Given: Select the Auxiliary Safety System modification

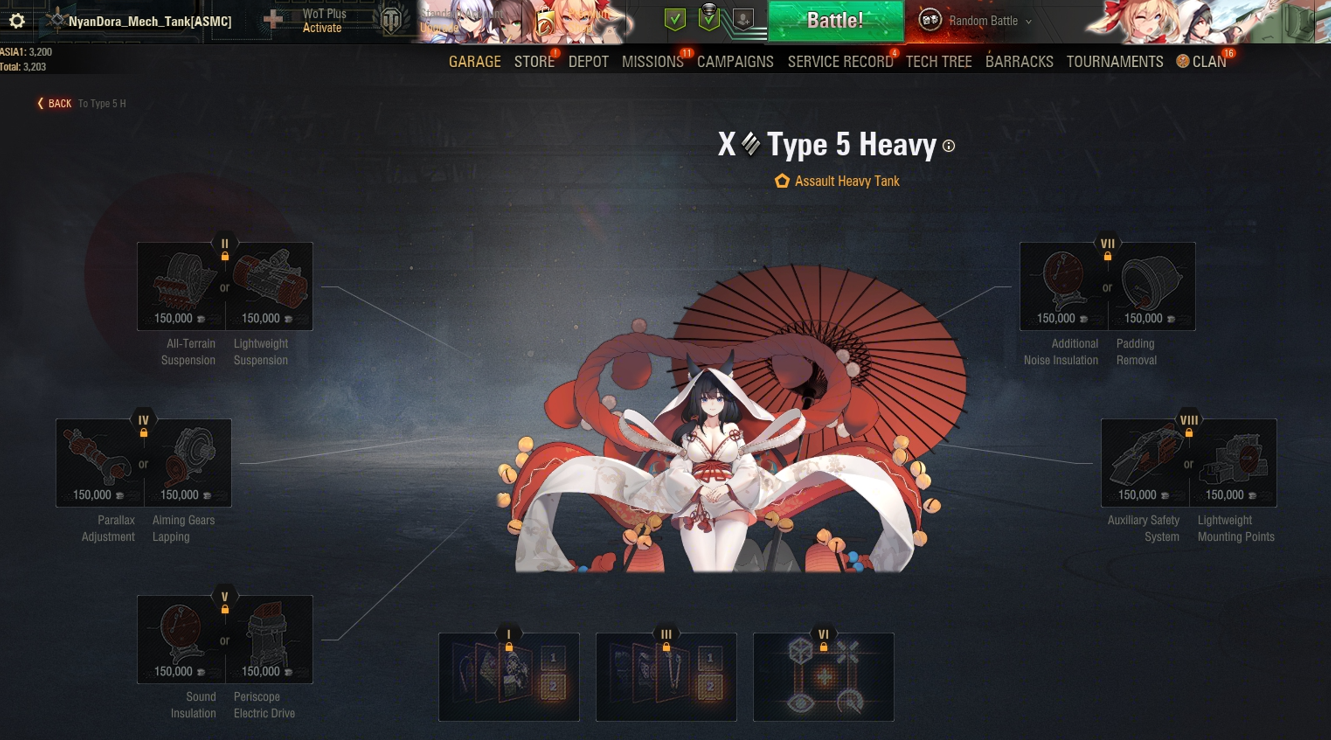Looking at the screenshot, I should (x=1144, y=462).
